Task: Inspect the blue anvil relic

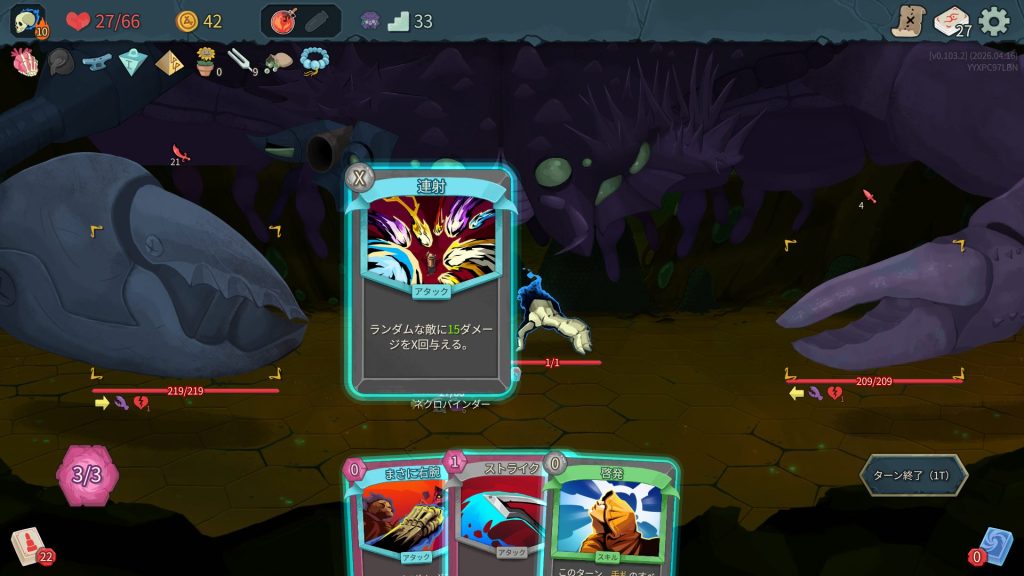Action: [97, 62]
